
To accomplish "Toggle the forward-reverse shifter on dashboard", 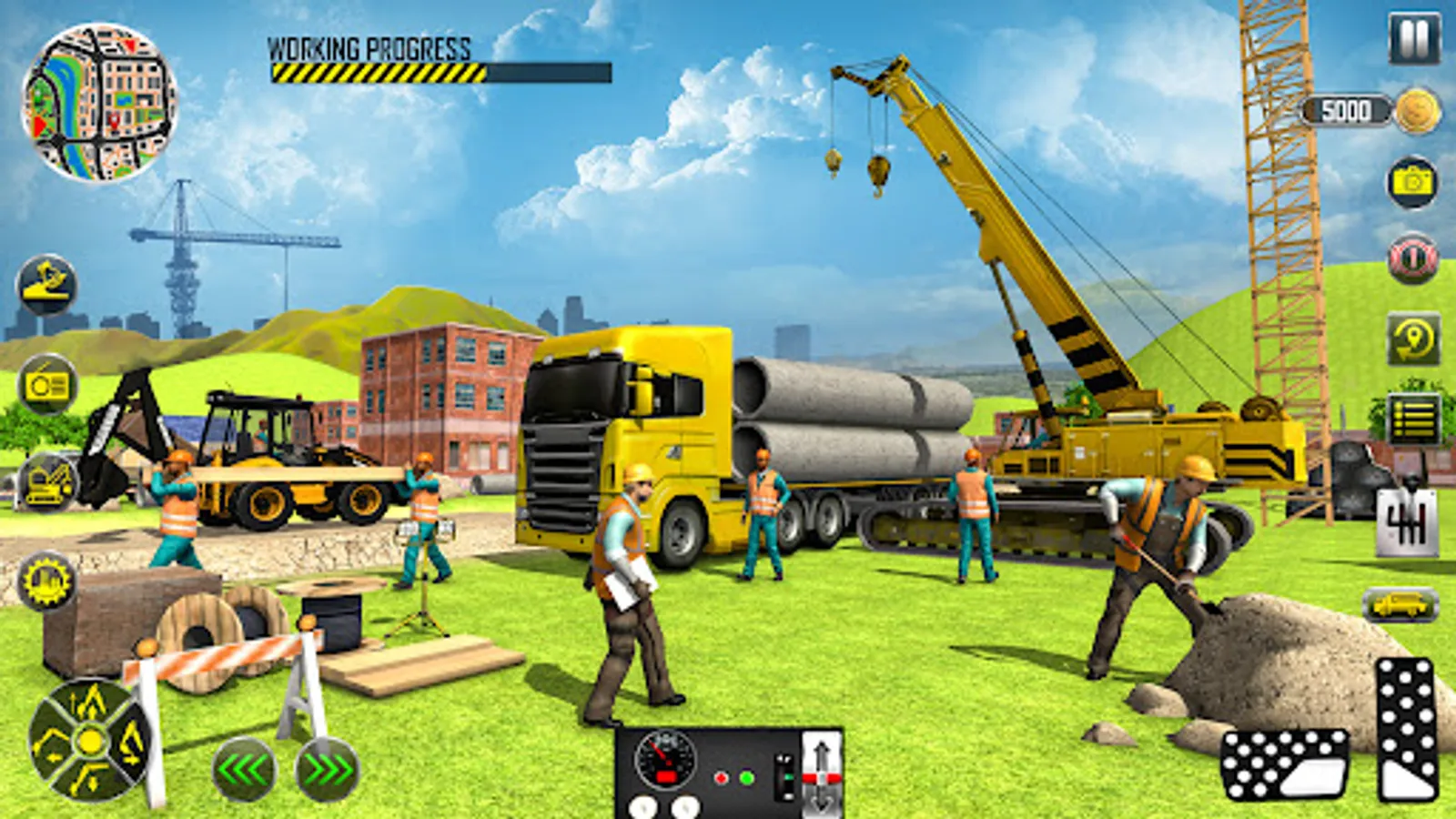I will 821,773.
